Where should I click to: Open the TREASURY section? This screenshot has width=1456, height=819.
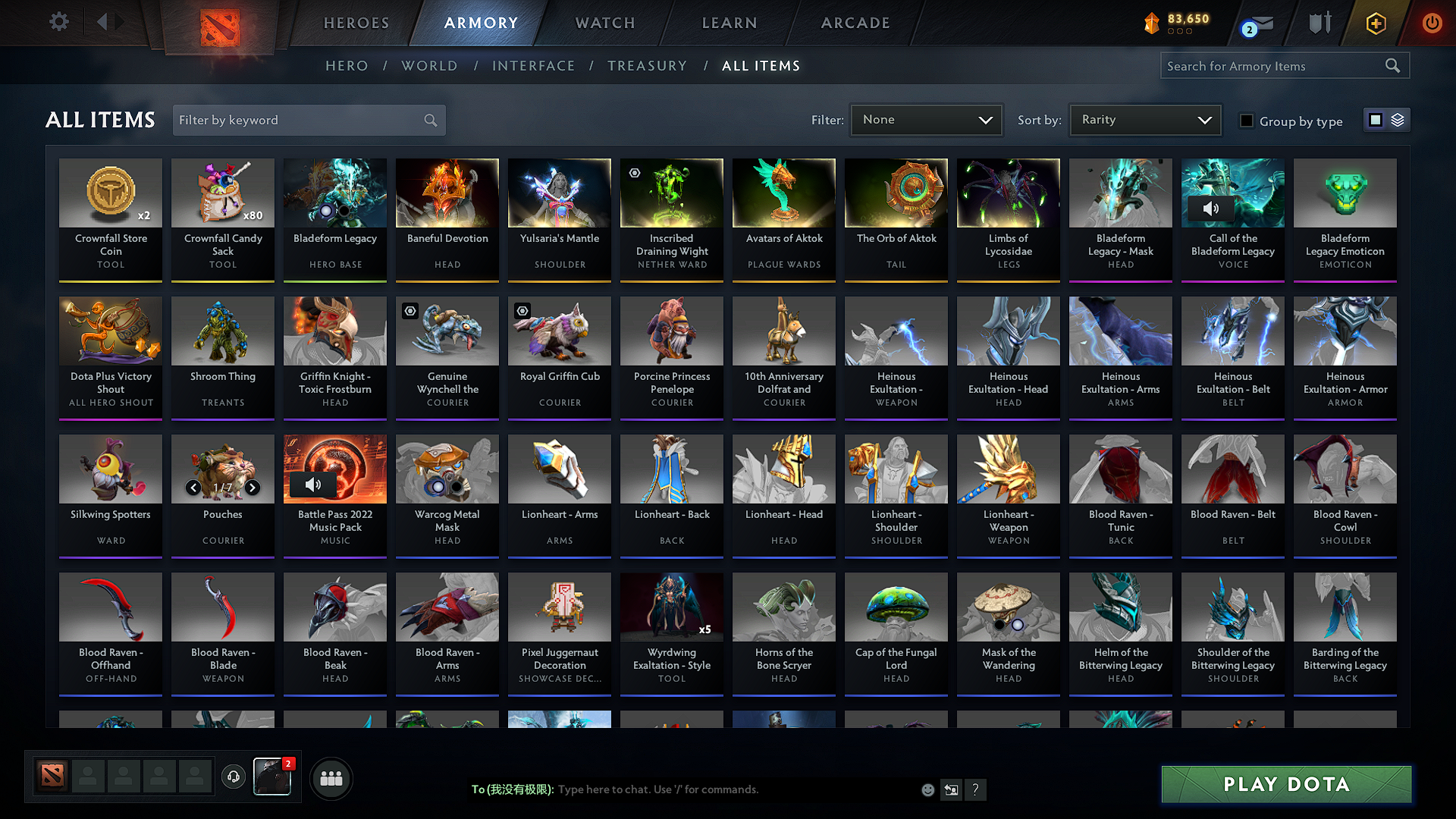click(x=647, y=65)
